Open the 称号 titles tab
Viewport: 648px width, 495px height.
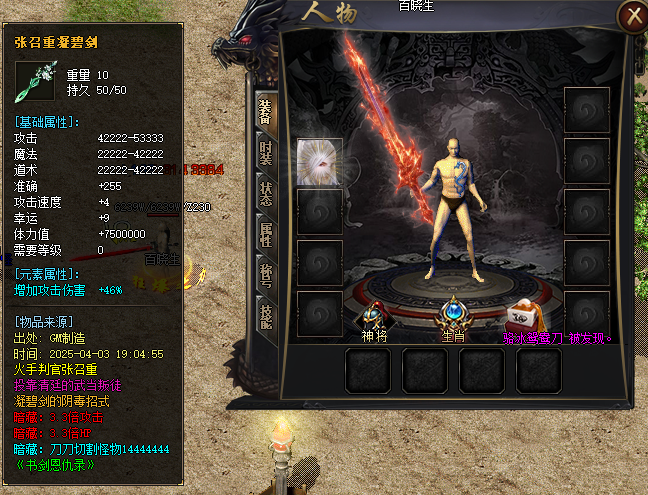click(266, 276)
